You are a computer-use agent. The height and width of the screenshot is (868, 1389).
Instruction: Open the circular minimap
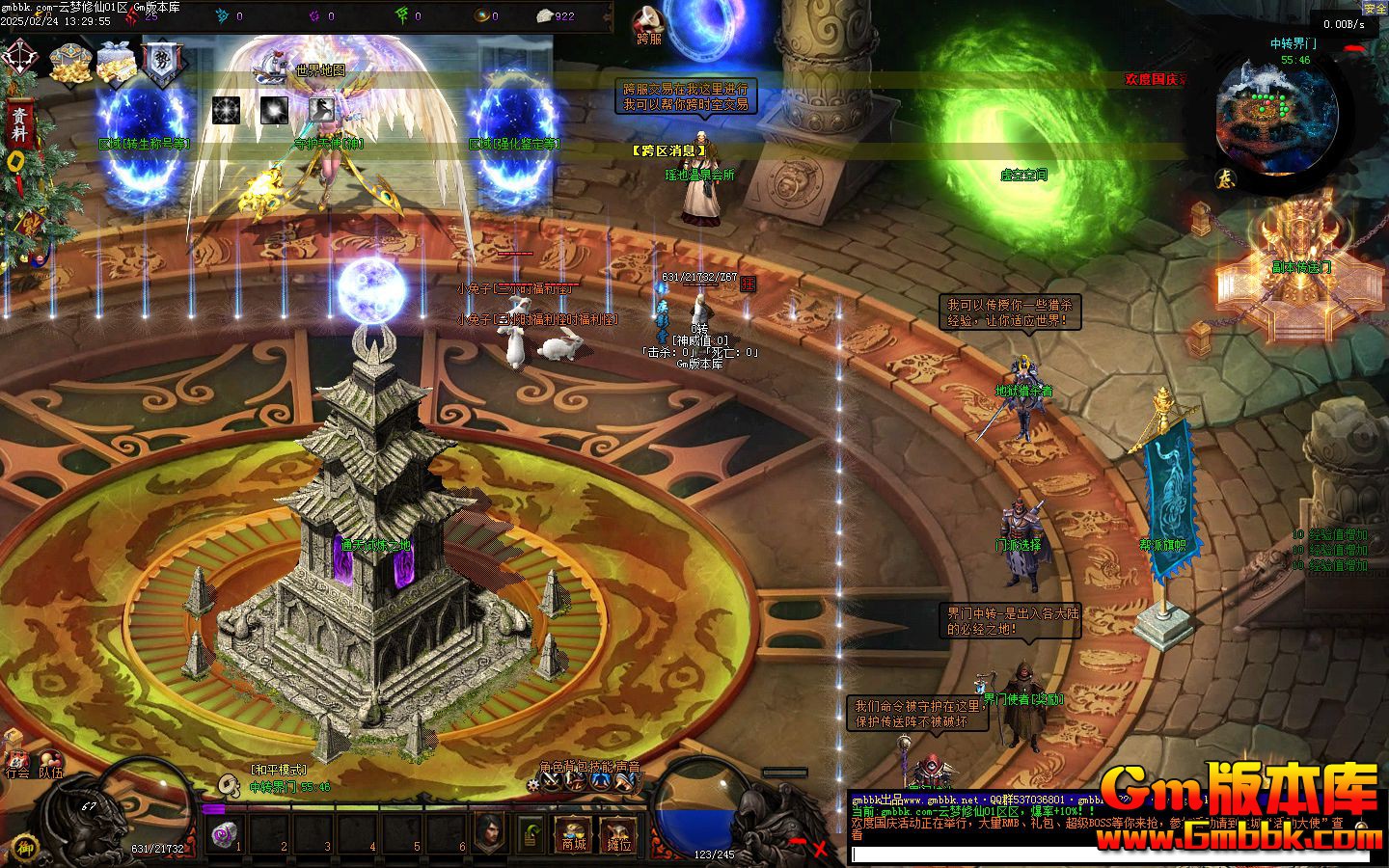(x=1276, y=114)
